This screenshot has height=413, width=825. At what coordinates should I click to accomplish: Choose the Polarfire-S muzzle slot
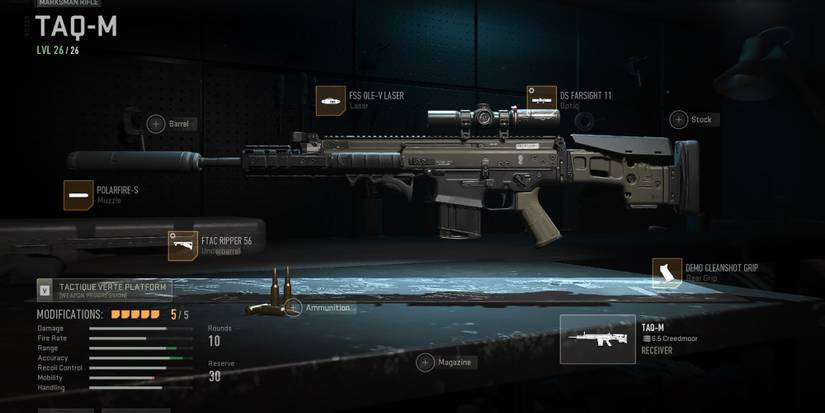(79, 195)
